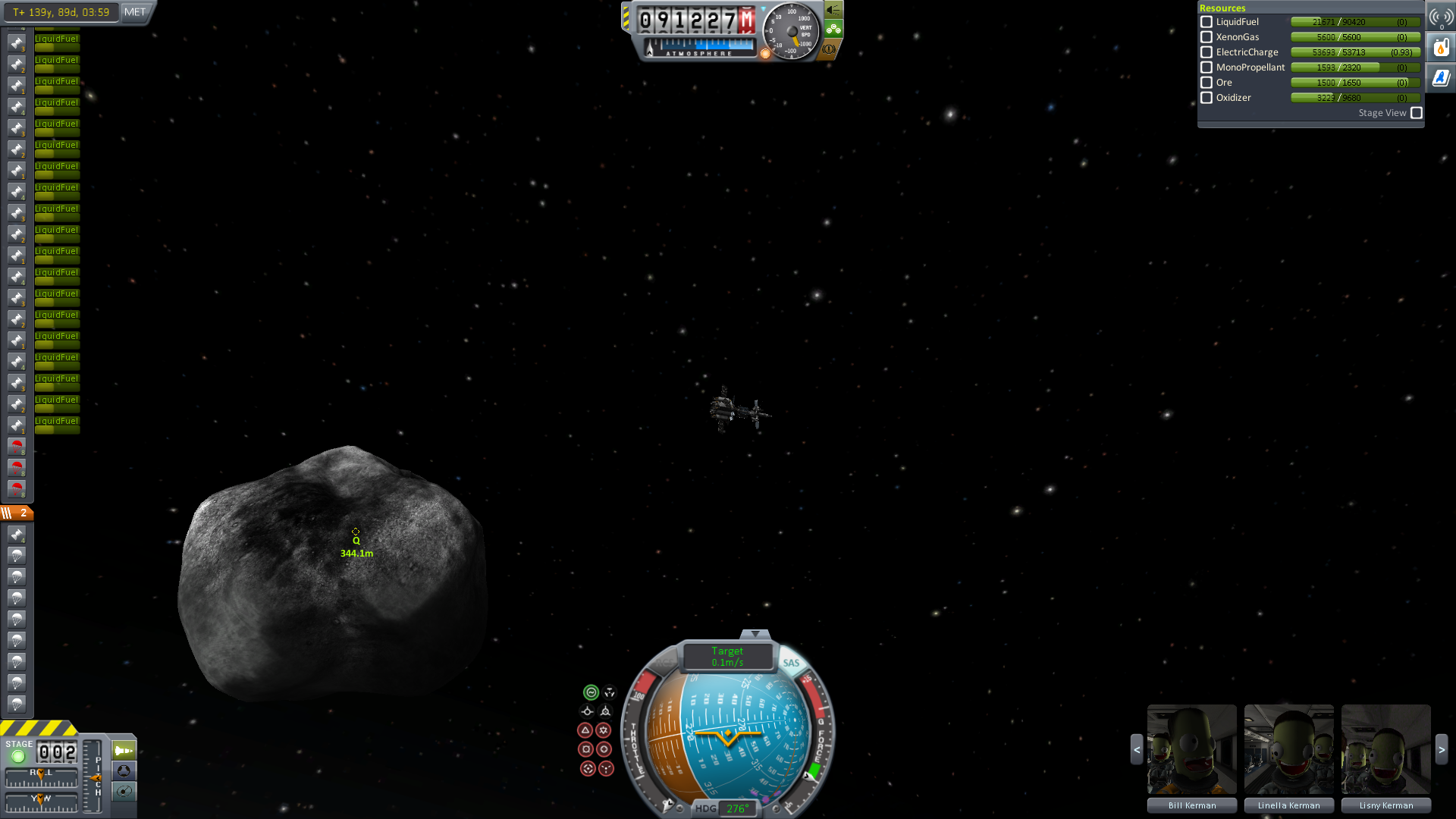The image size is (1456, 819).
Task: Toggle the Stage View checkbox
Action: (1416, 113)
